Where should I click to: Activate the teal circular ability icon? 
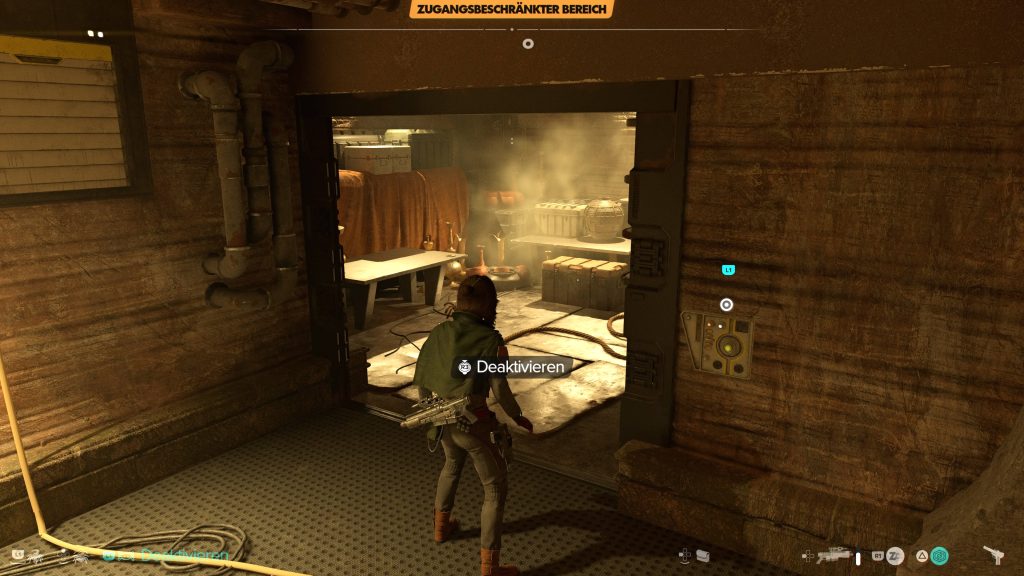[940, 556]
